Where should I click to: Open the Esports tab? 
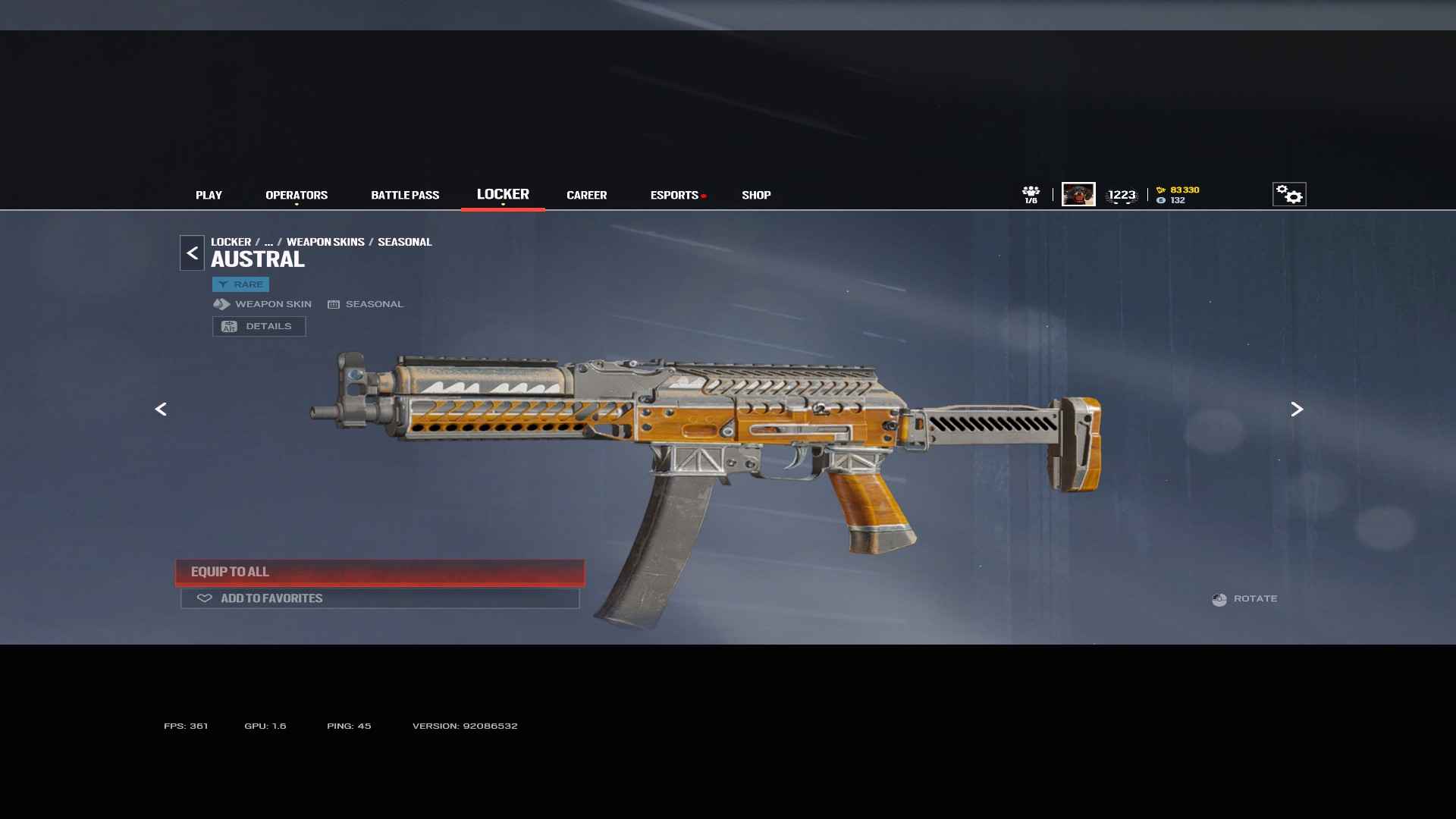pos(674,195)
